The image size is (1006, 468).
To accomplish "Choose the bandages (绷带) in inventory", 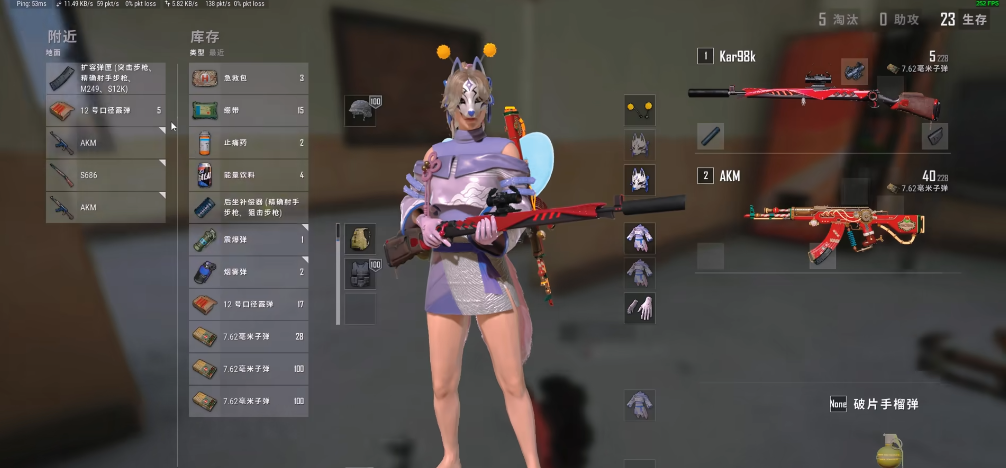I will click(248, 109).
